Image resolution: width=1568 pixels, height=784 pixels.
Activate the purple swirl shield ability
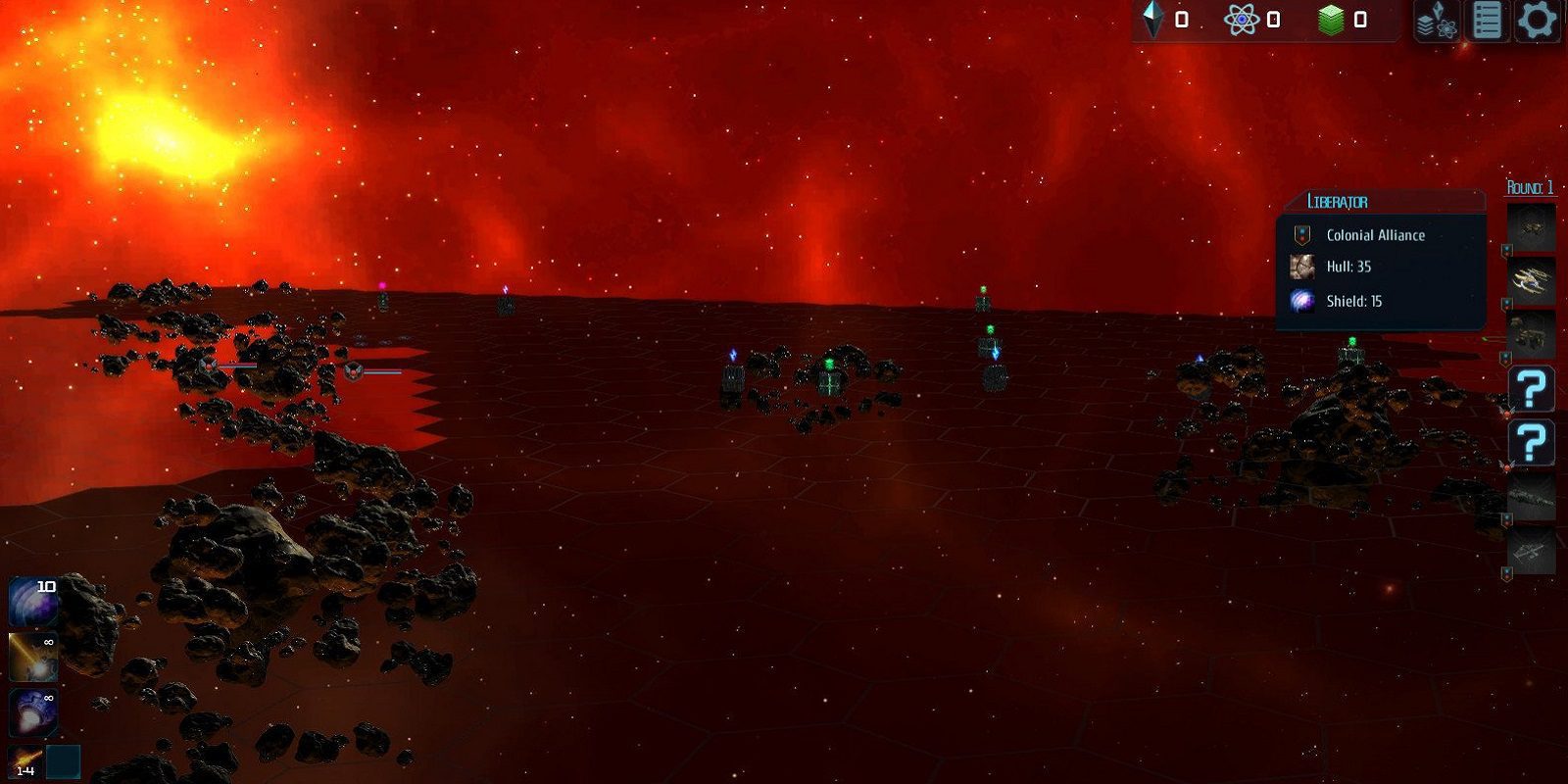point(32,602)
